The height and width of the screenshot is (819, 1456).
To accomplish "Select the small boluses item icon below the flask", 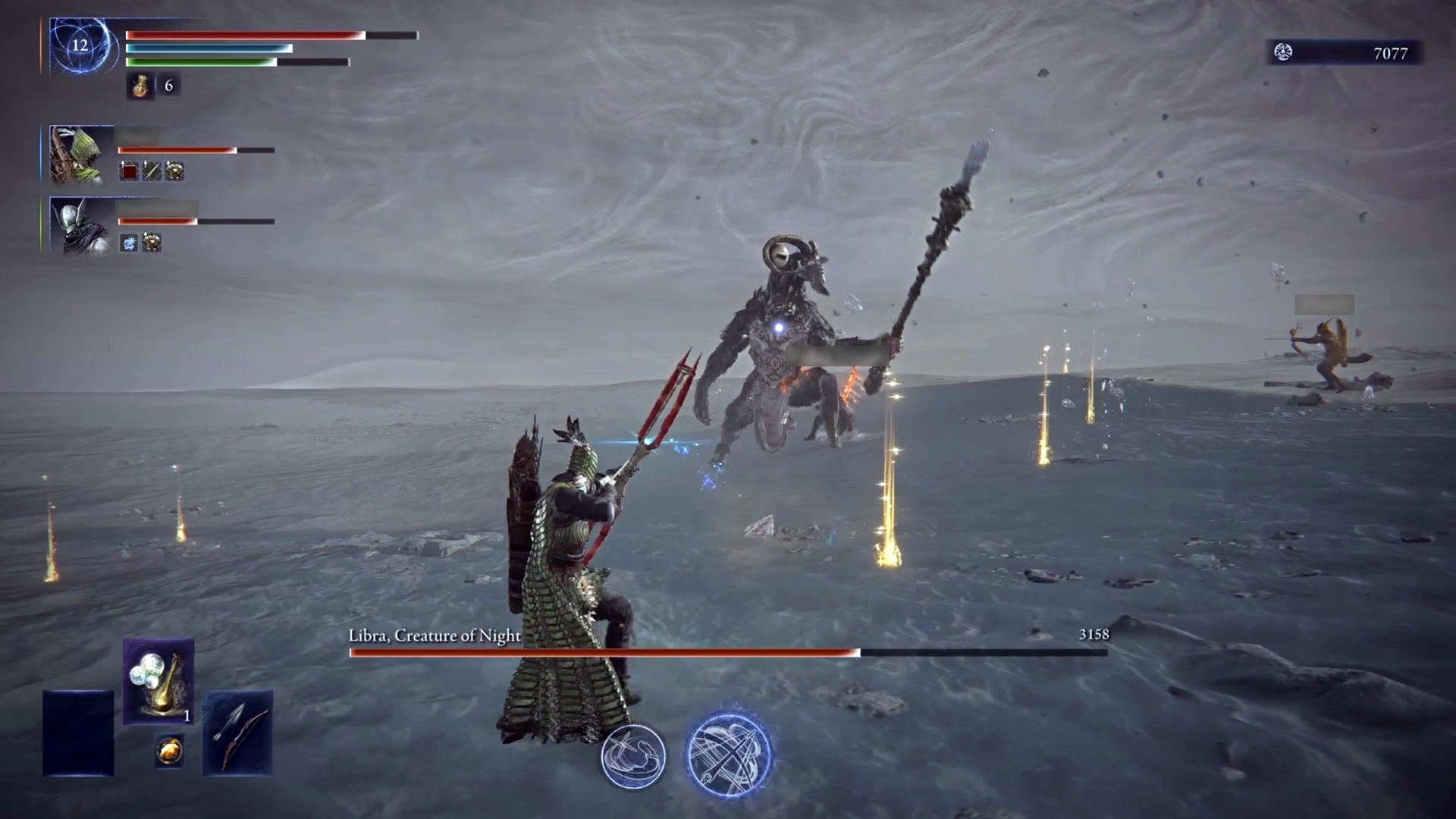I will coord(168,751).
